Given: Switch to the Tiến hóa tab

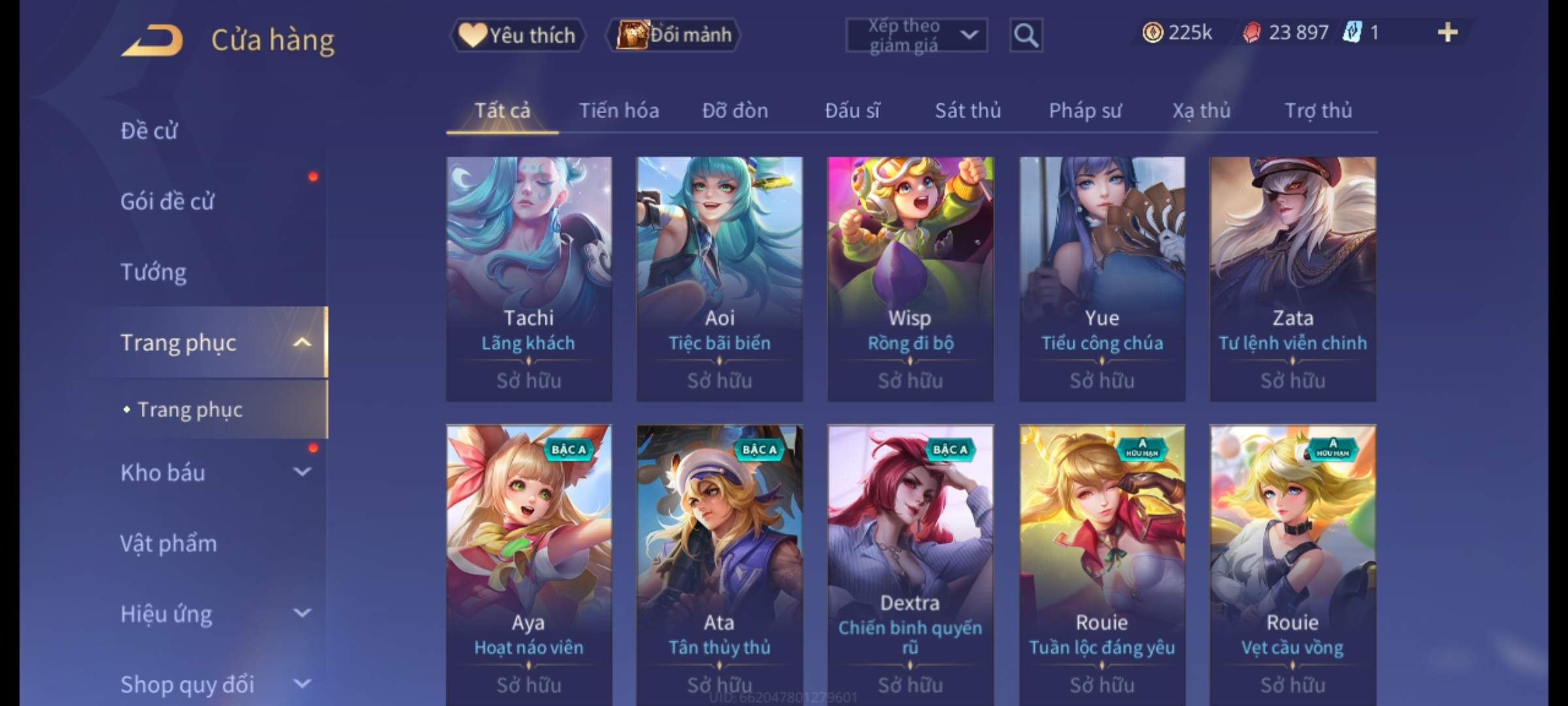Looking at the screenshot, I should tap(619, 110).
